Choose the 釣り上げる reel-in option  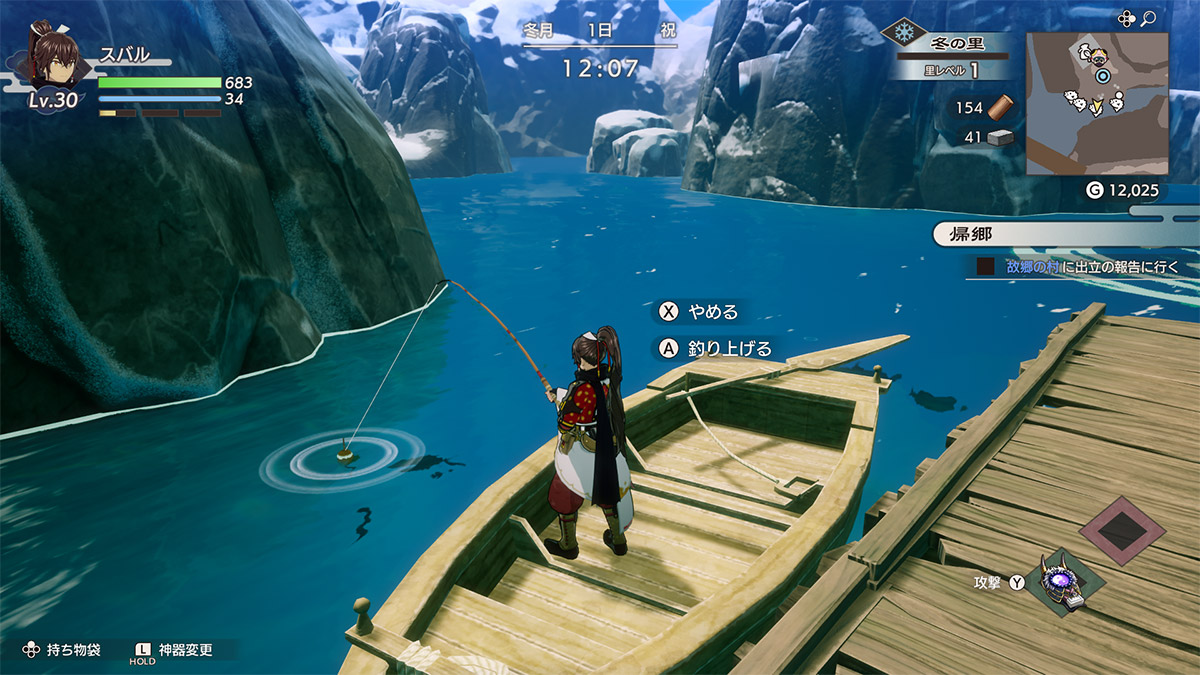(x=716, y=348)
